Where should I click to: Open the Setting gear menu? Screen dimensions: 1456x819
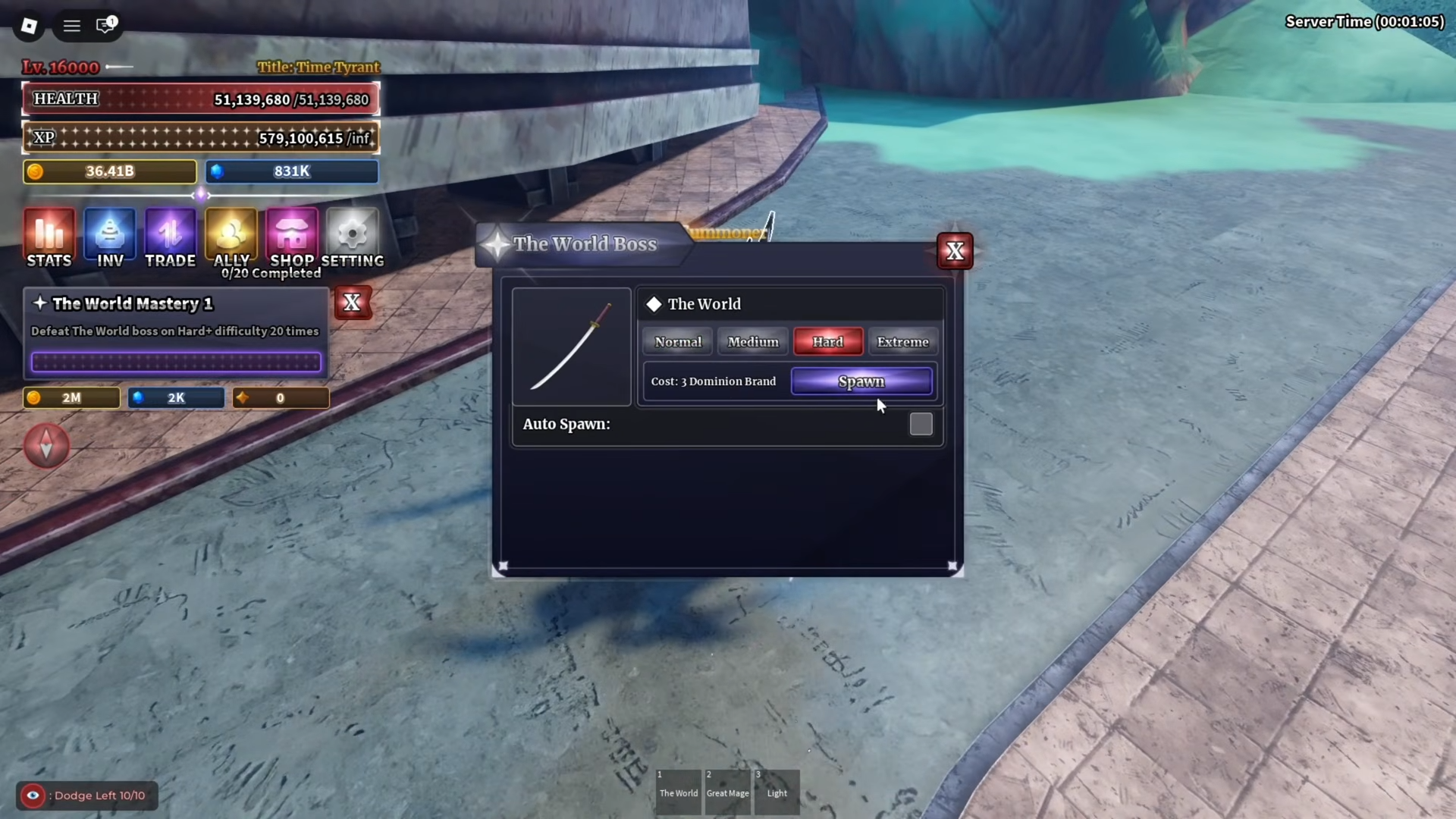tap(352, 238)
